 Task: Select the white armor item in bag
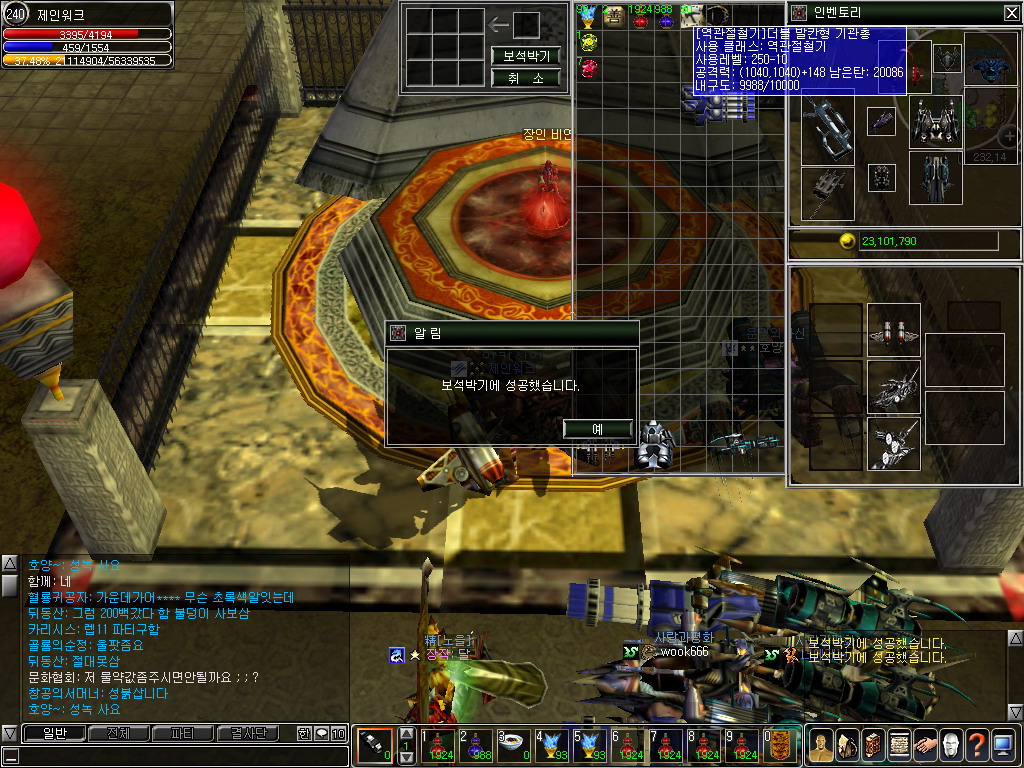[x=656, y=445]
